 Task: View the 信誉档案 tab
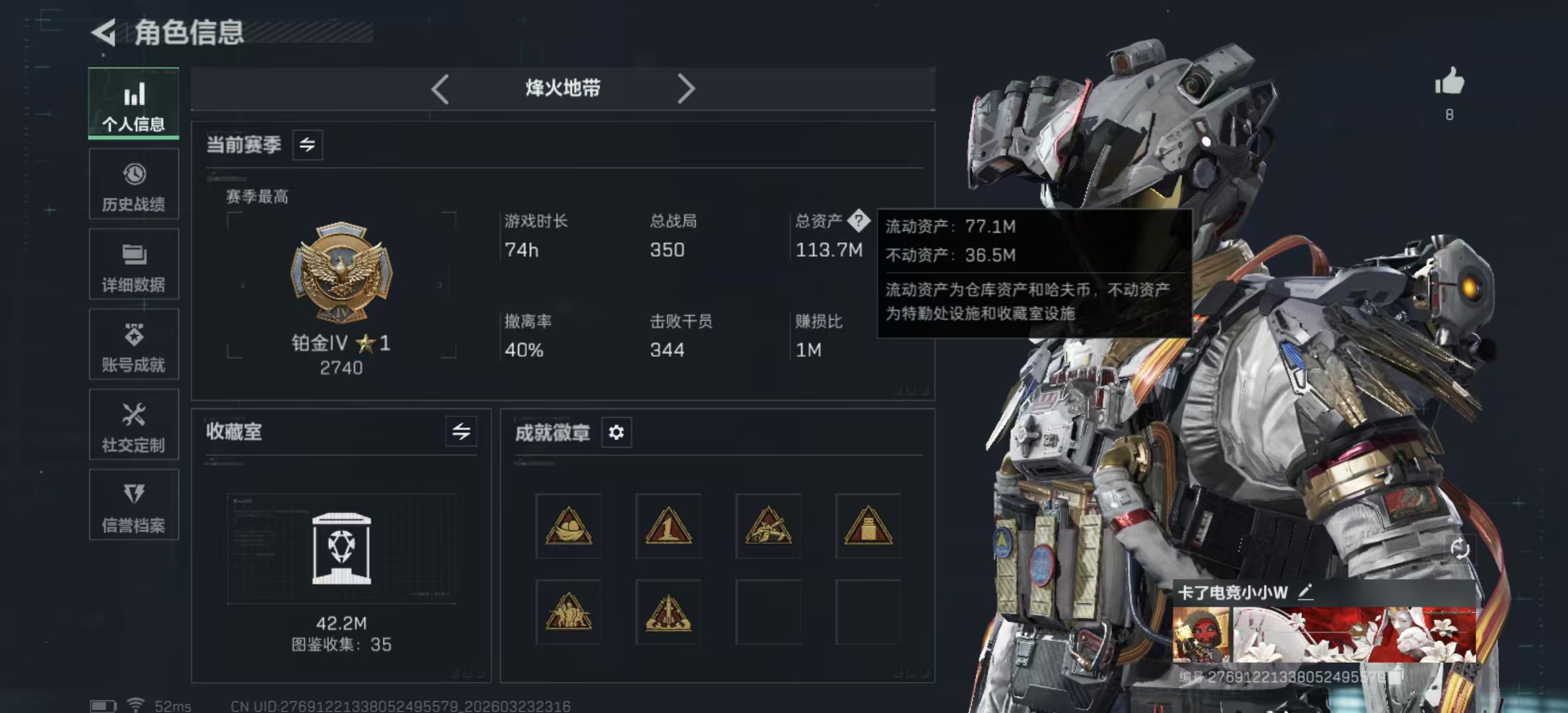coord(134,505)
